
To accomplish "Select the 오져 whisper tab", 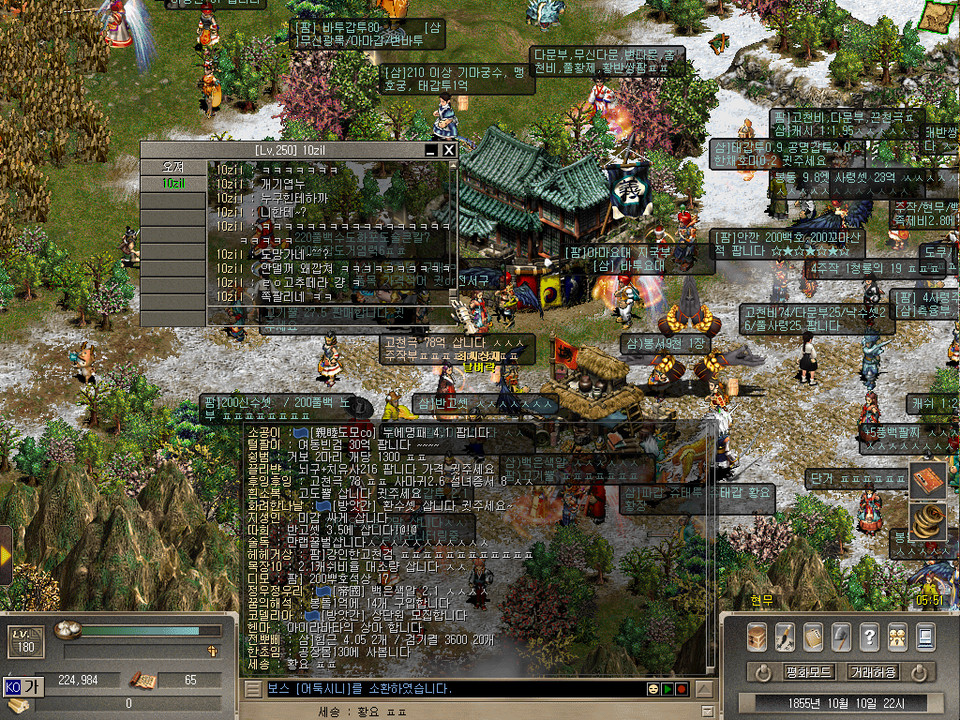I will 172,167.
